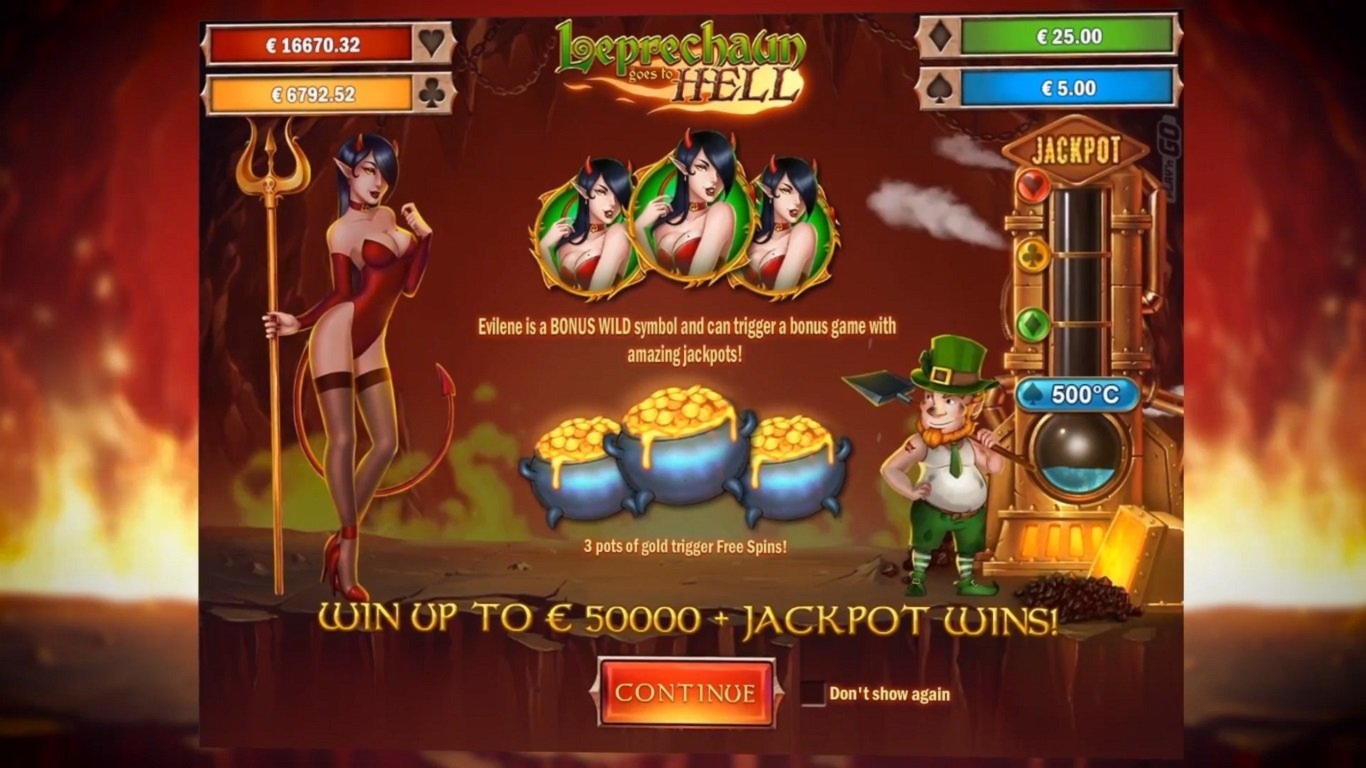The image size is (1366, 768).
Task: Click the hearts jackpot showing €16670.32
Action: coord(310,43)
